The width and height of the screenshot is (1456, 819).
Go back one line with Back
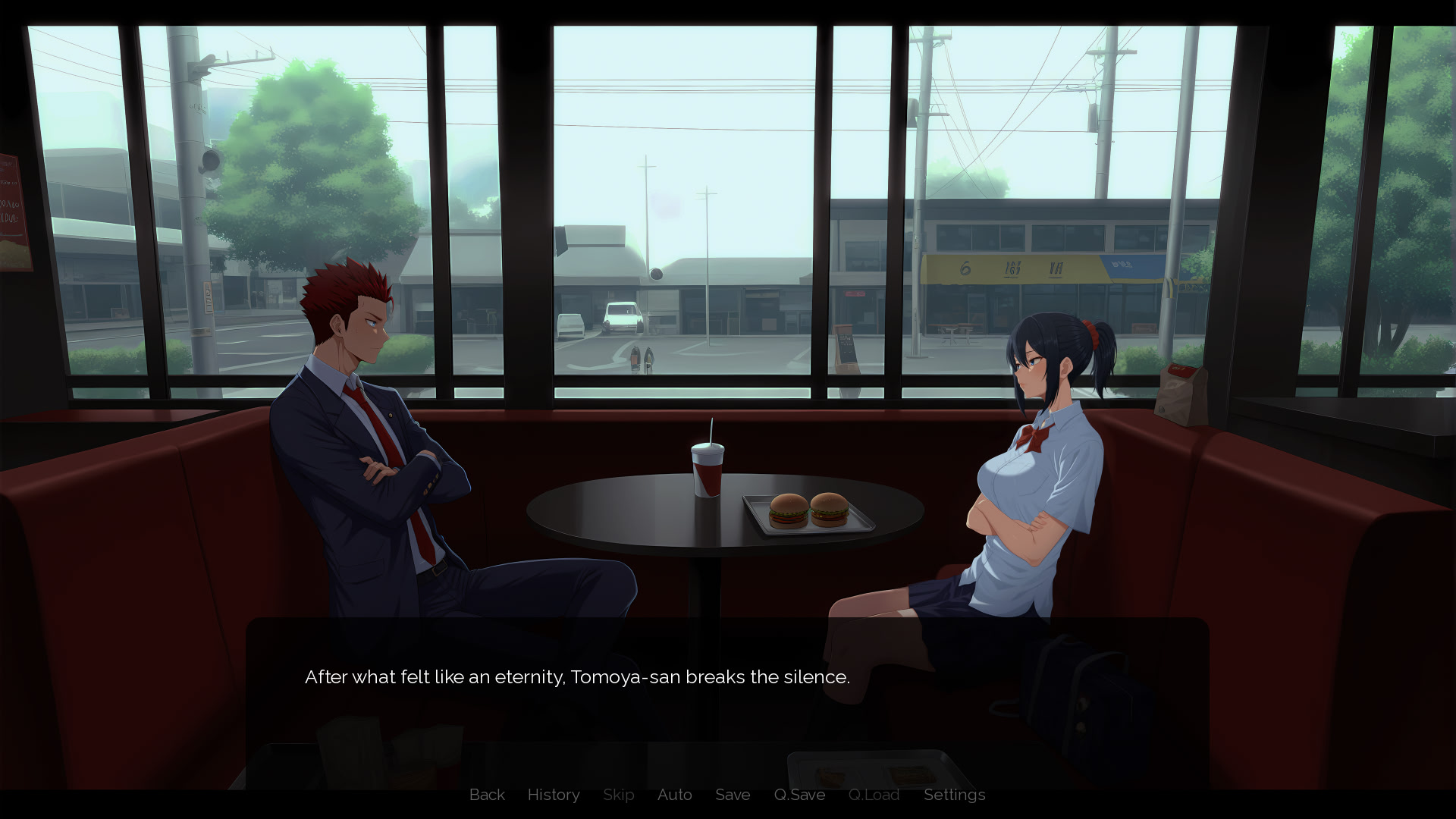pos(487,795)
